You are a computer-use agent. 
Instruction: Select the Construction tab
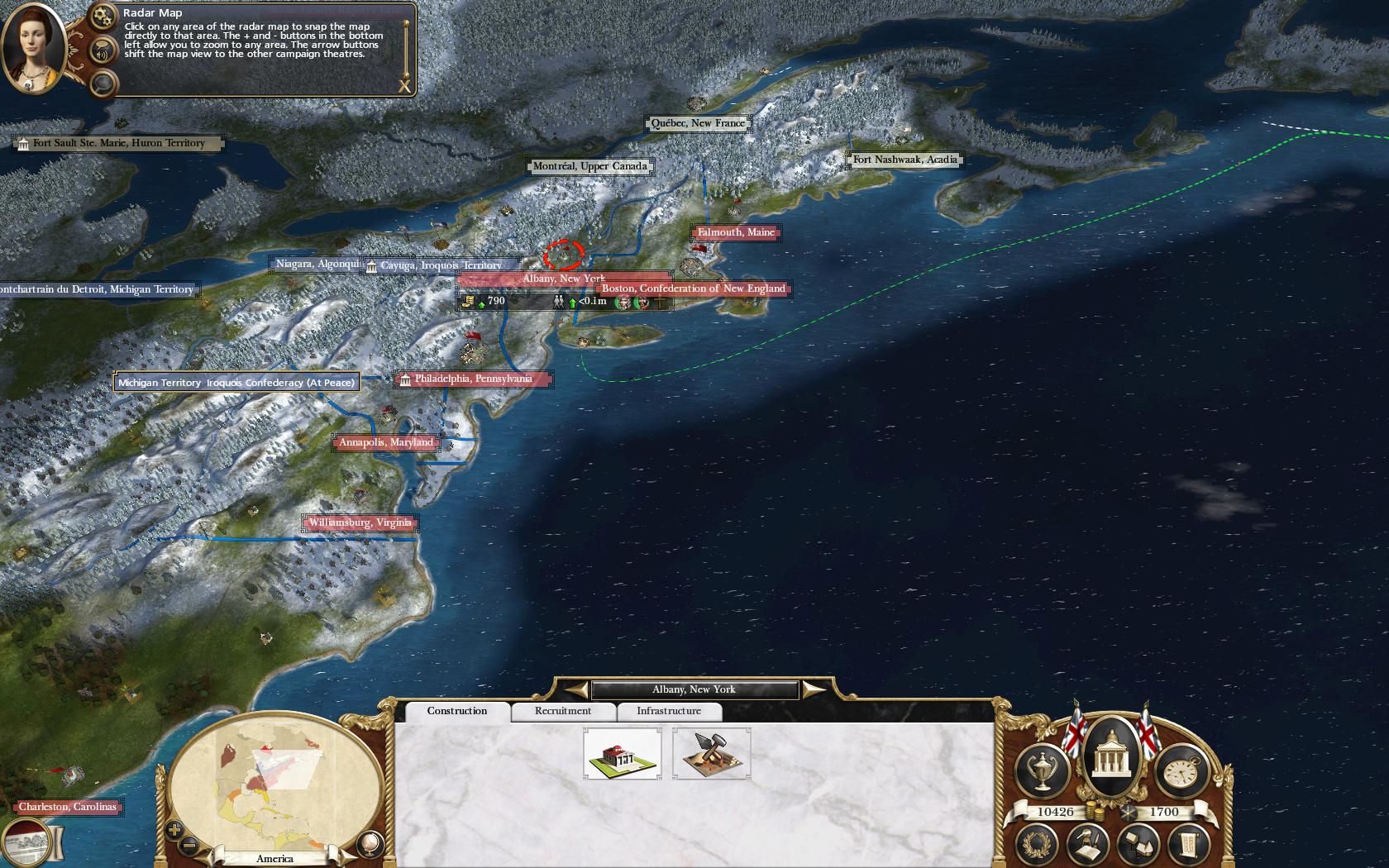click(x=456, y=711)
